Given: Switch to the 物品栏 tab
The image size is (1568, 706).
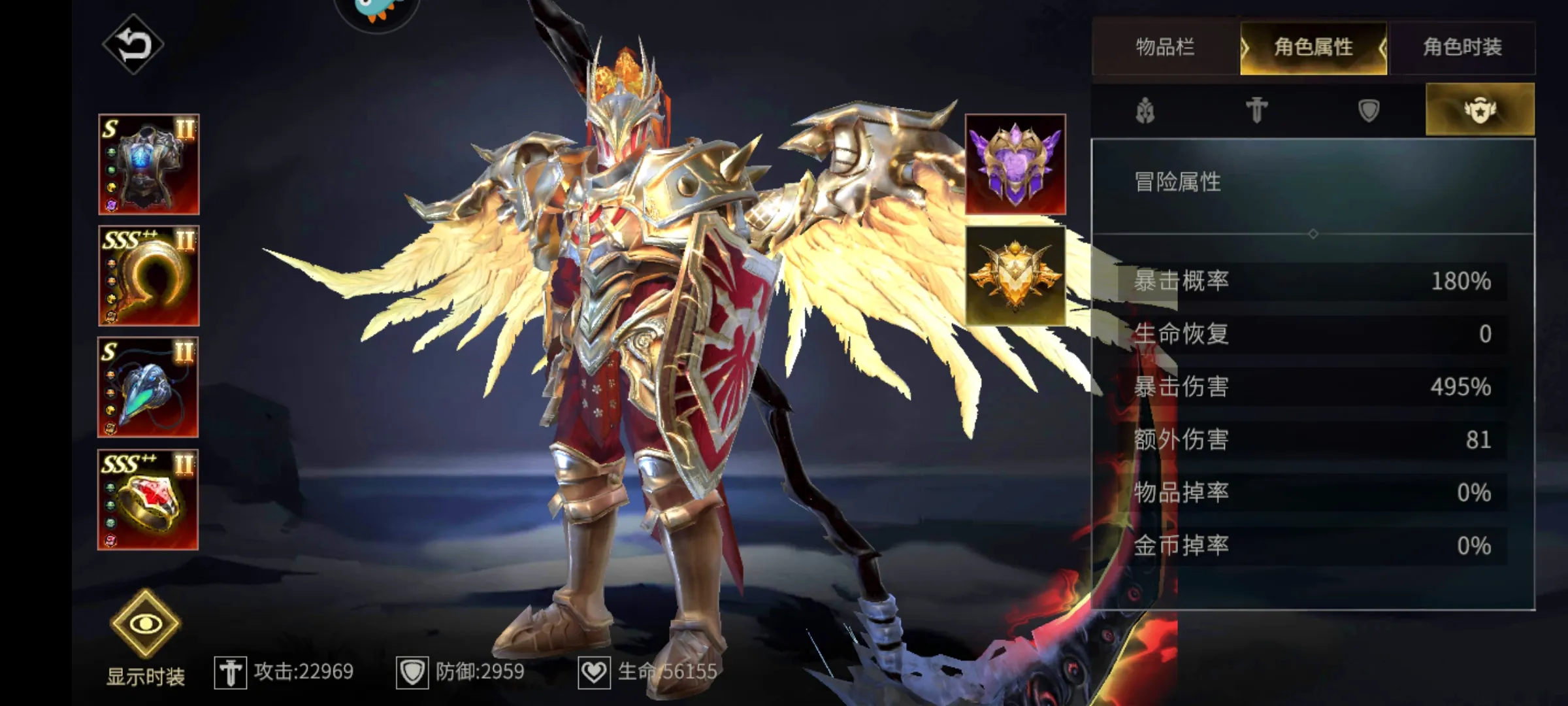Looking at the screenshot, I should click(x=1166, y=47).
